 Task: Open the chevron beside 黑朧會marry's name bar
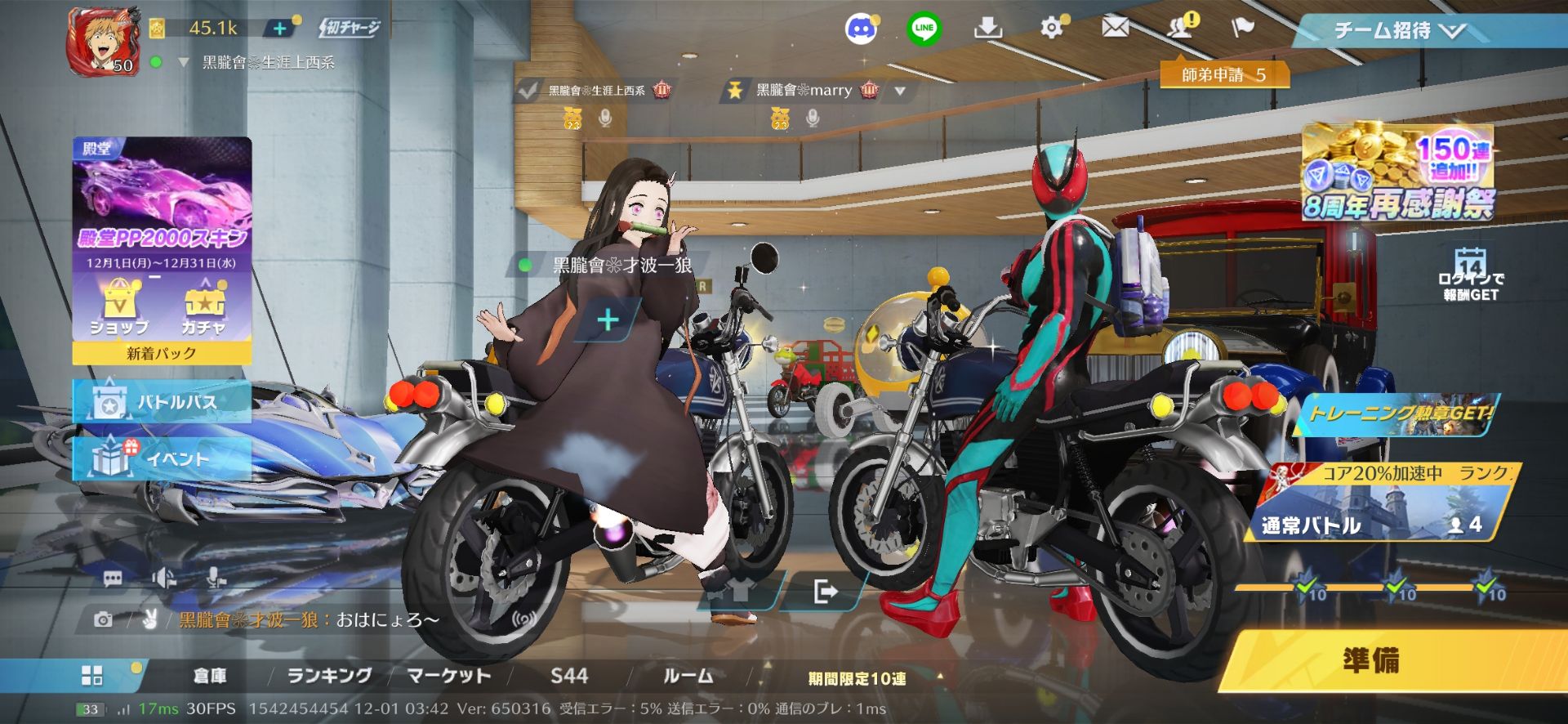pos(902,90)
